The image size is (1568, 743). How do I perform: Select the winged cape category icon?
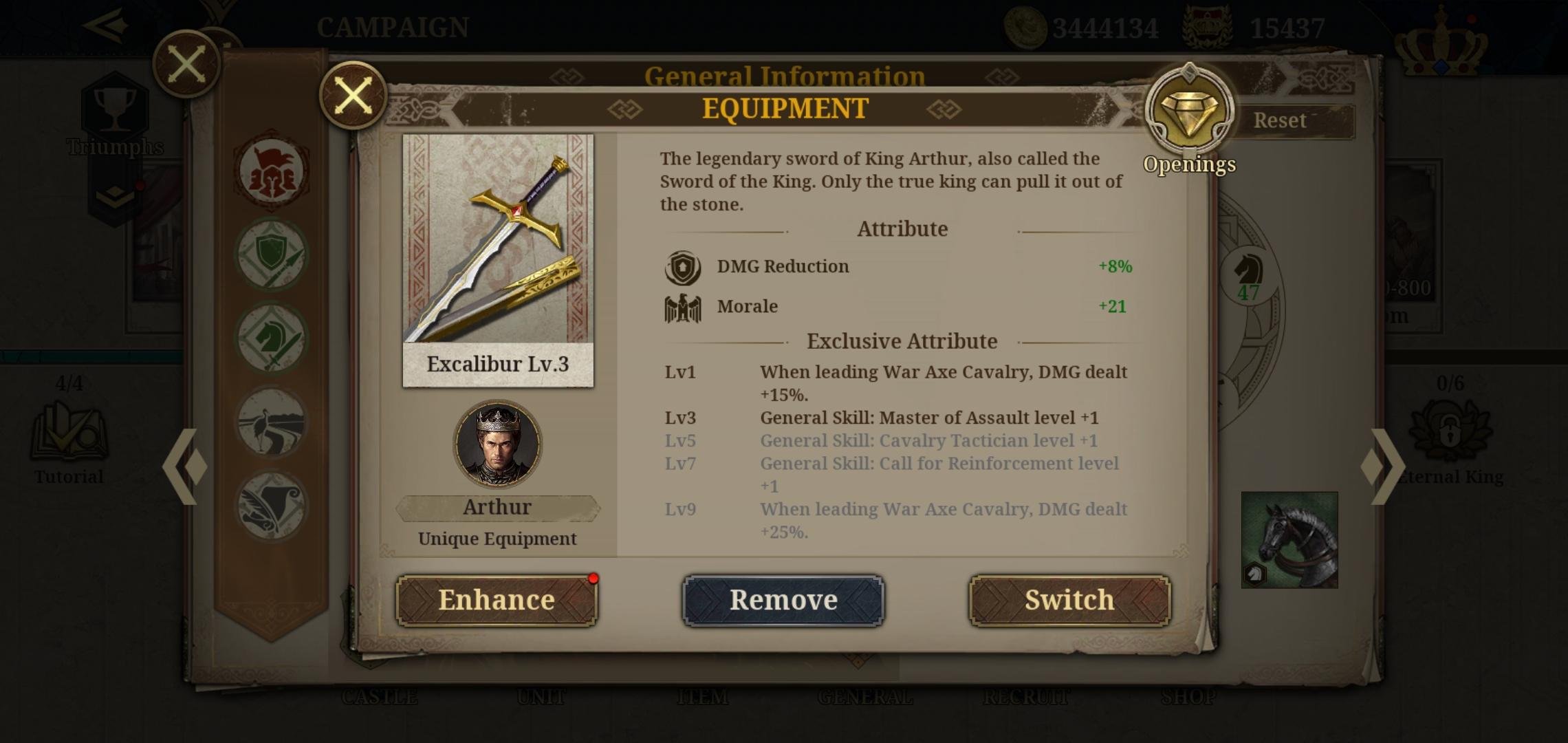tap(272, 504)
